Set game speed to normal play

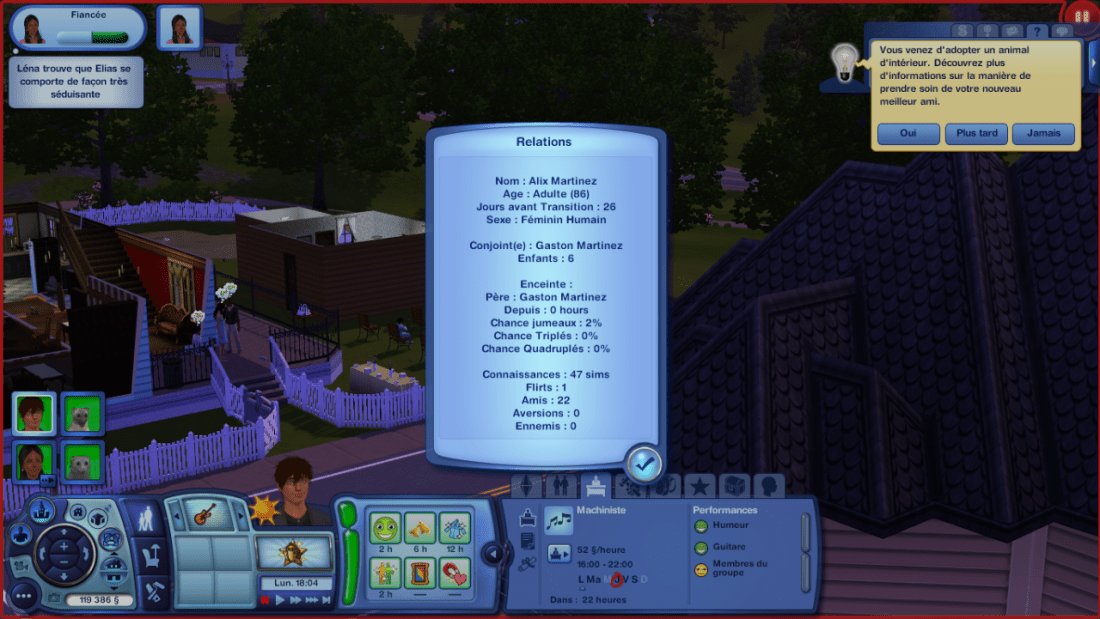click(281, 600)
